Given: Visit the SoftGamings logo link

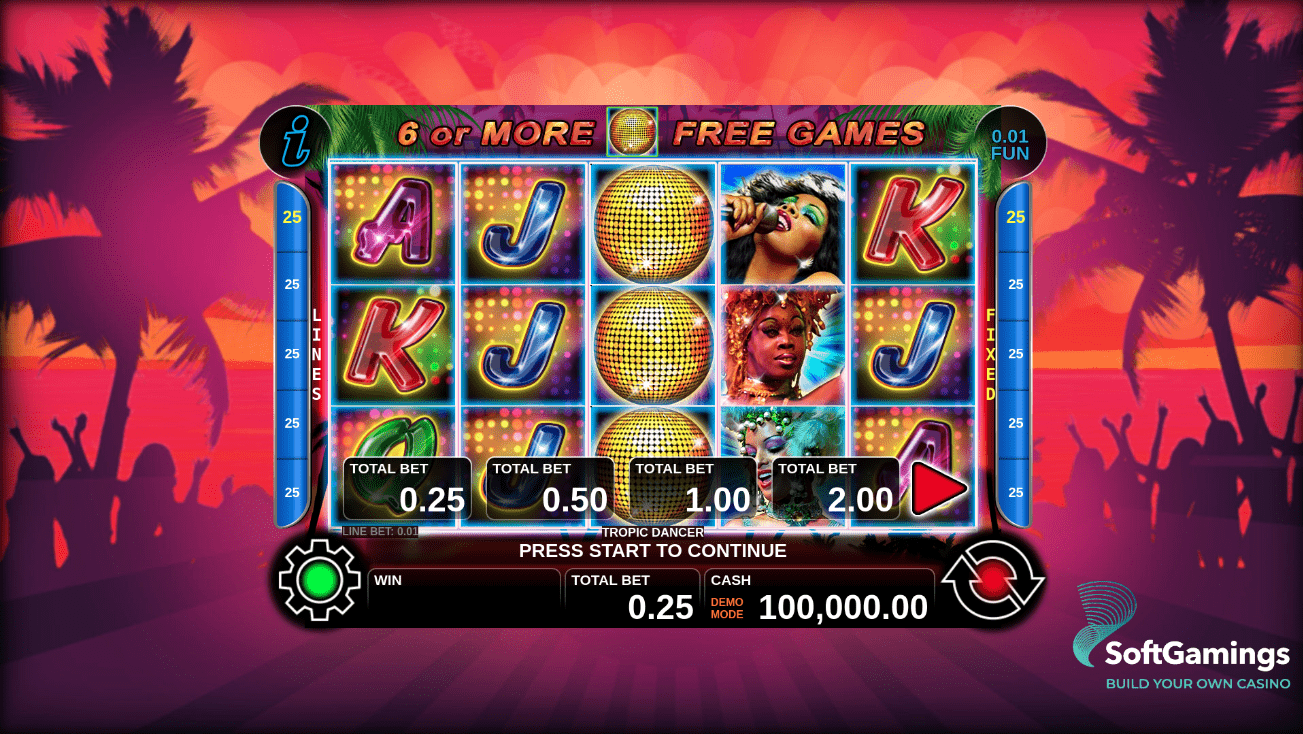Looking at the screenshot, I should 1180,639.
